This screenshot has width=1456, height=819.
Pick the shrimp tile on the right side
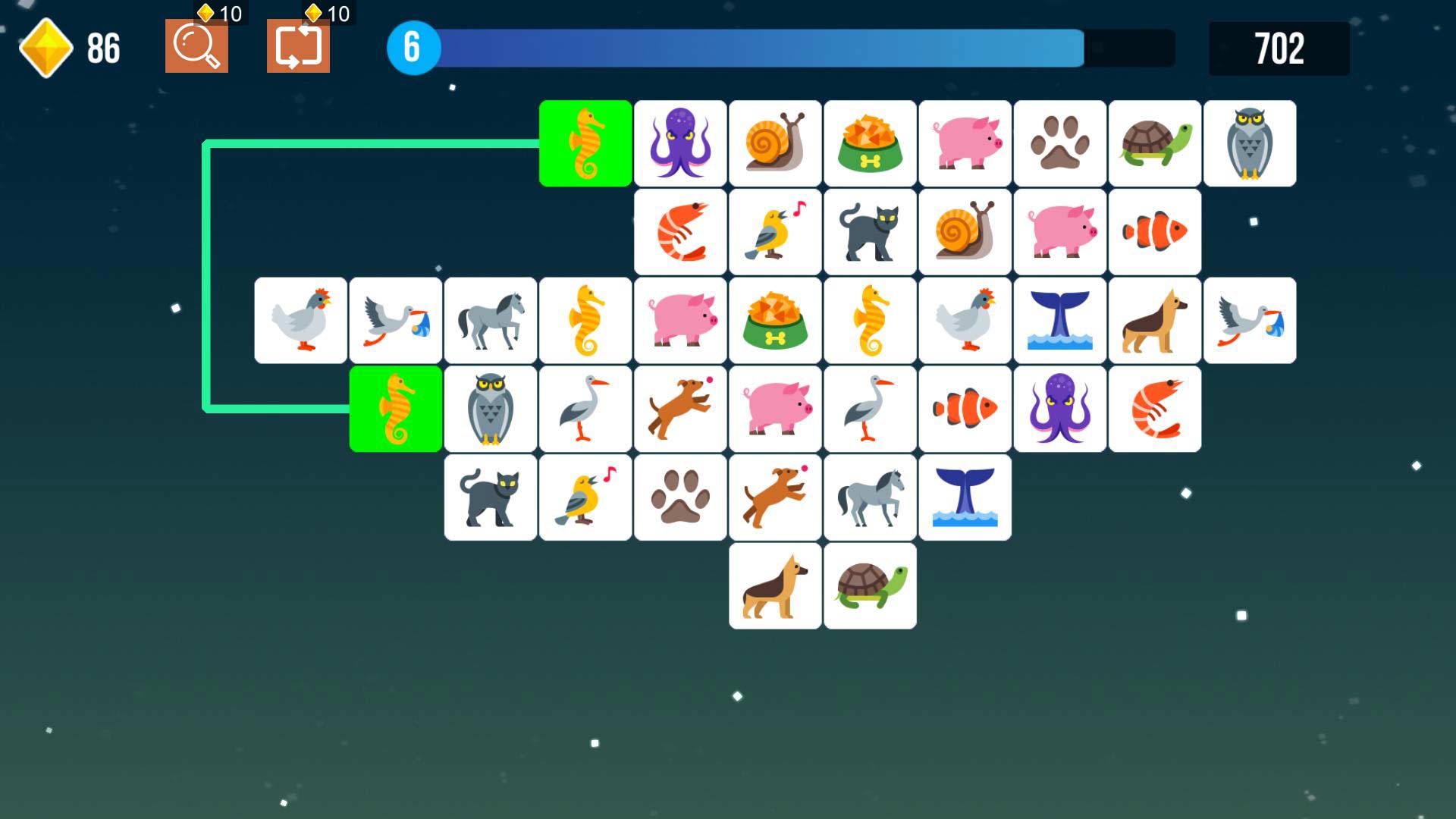(1154, 408)
